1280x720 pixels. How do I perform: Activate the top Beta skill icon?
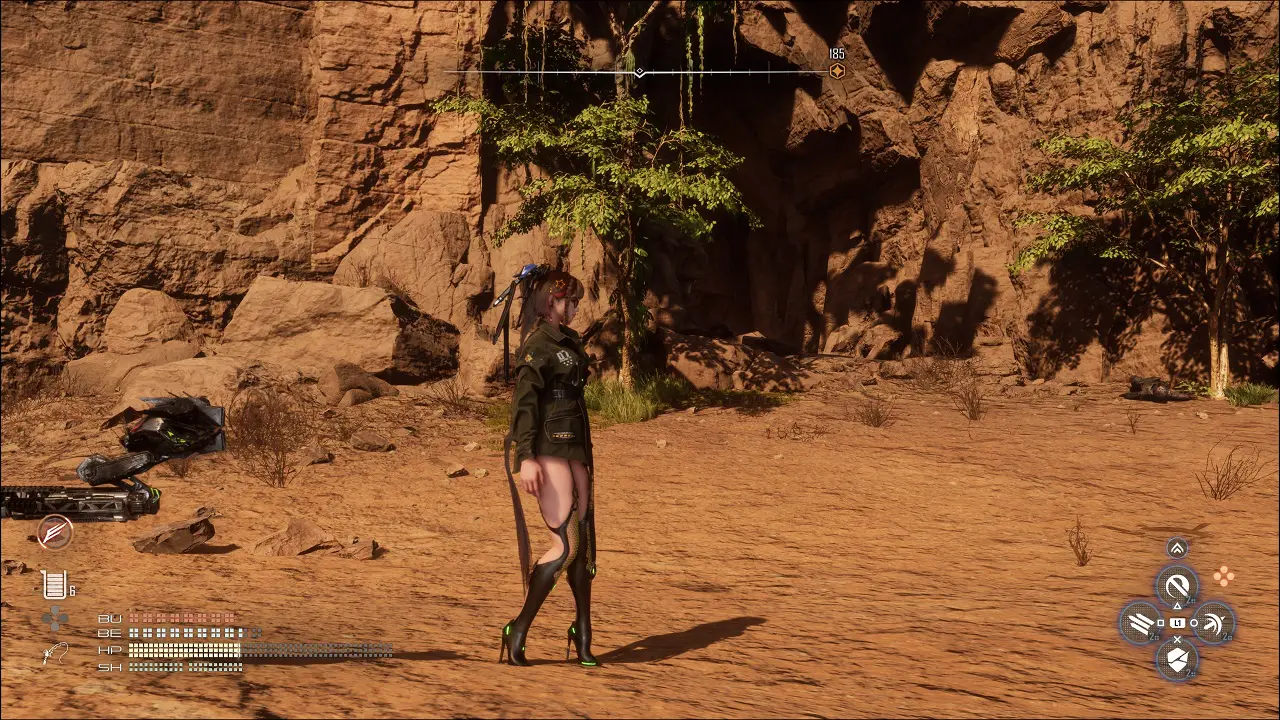click(x=1177, y=585)
